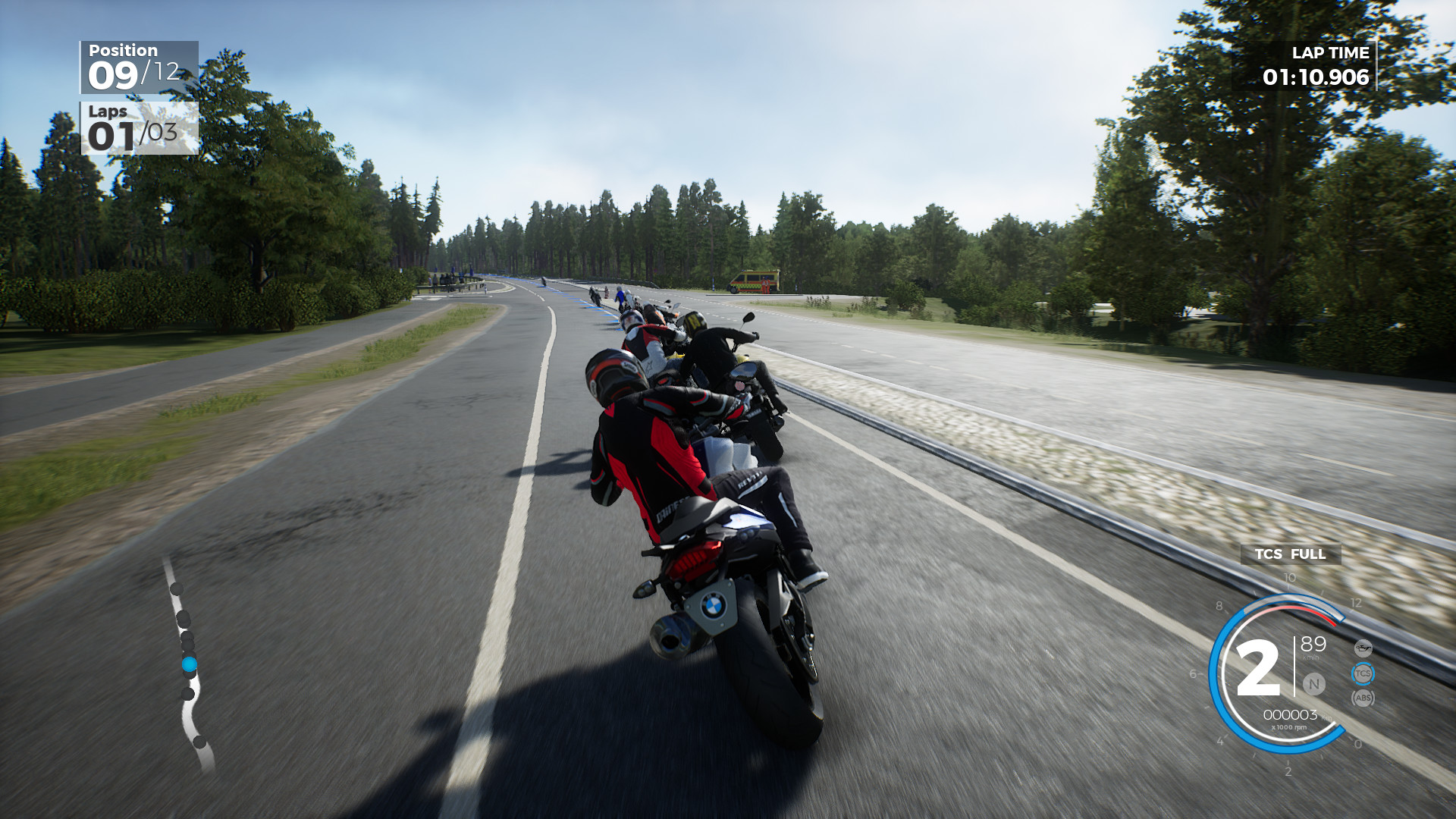Click the lap time 01:10.906 reading

(x=1317, y=76)
